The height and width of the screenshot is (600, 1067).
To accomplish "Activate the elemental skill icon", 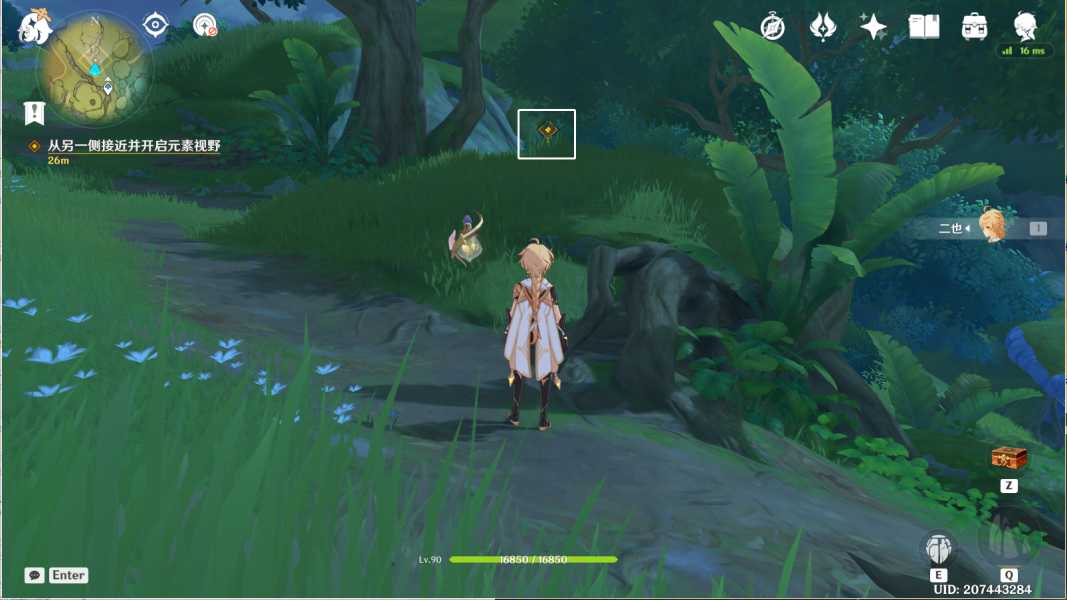I will point(938,547).
